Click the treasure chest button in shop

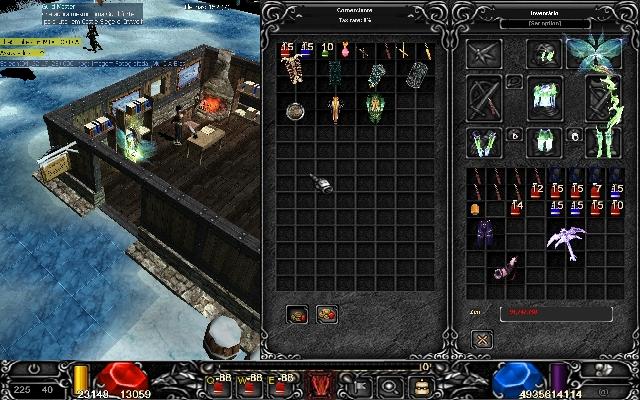click(297, 314)
